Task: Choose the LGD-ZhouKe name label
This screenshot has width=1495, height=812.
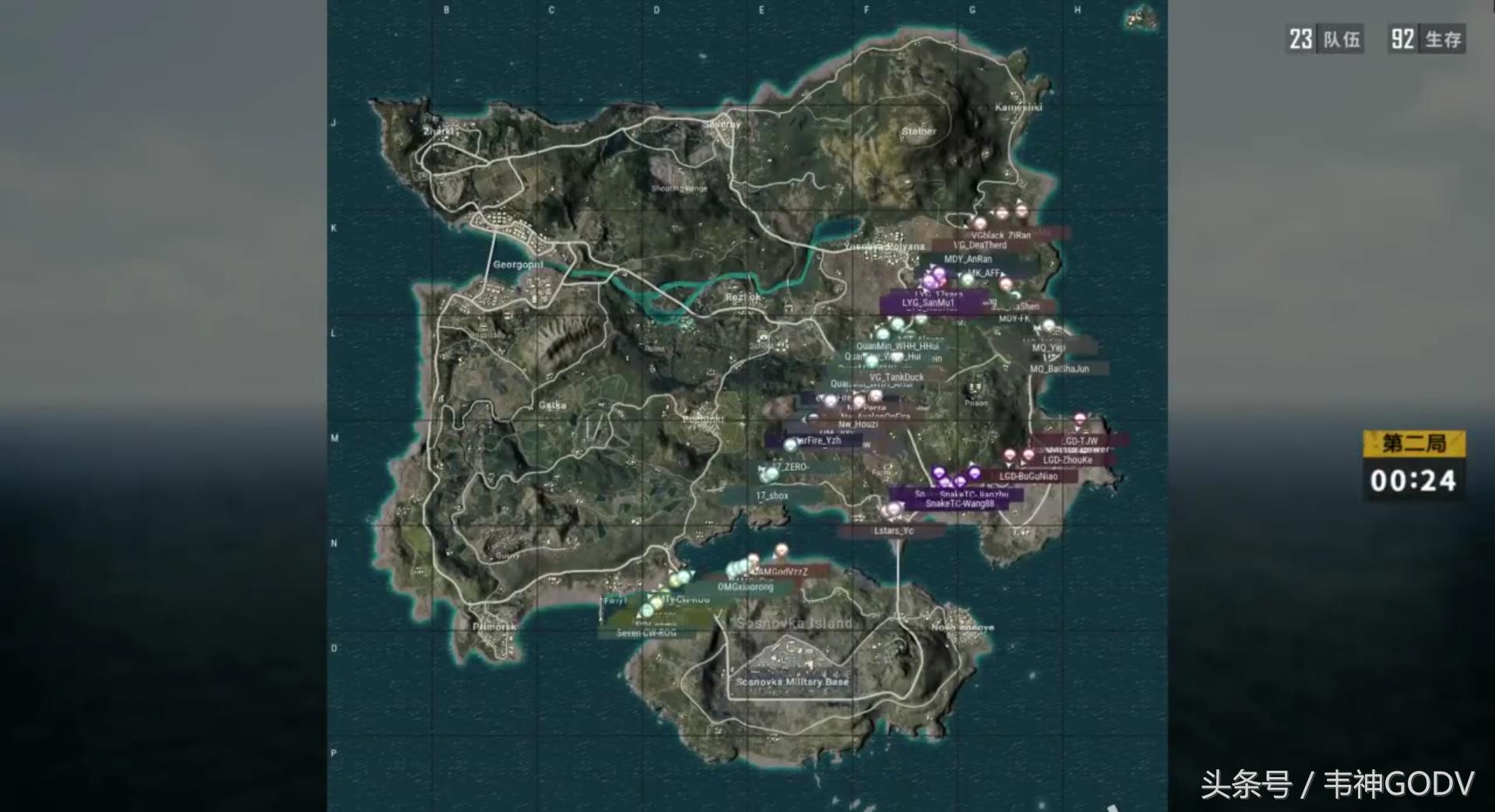Action: [1068, 460]
